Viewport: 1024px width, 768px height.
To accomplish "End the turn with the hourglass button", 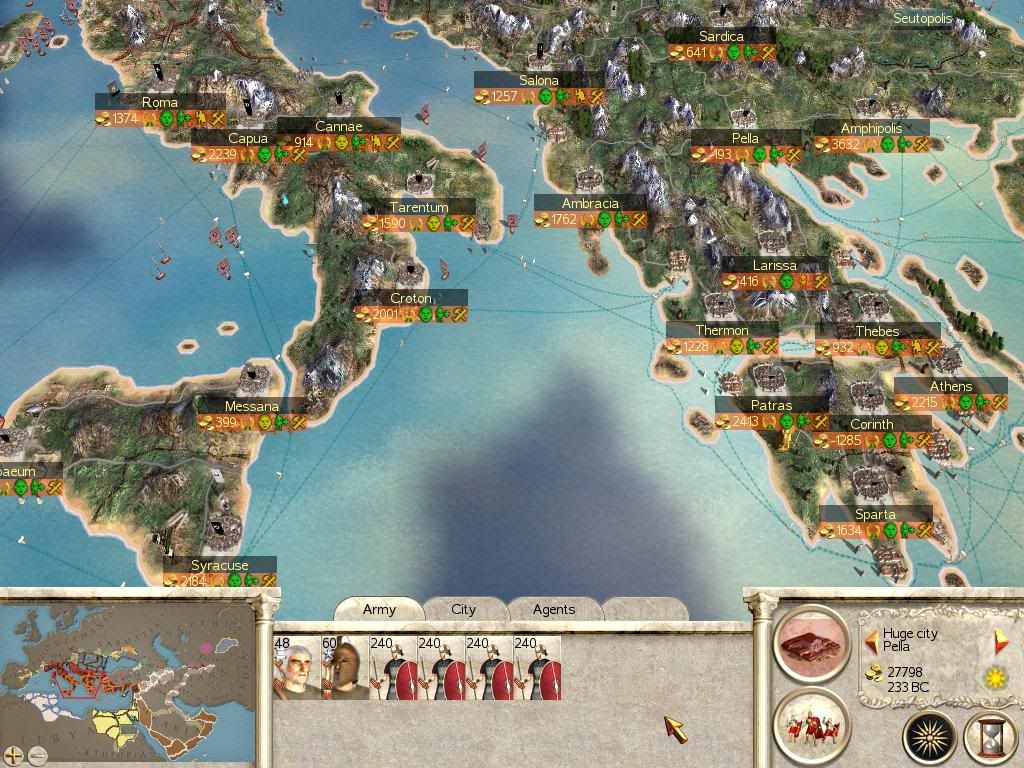I will (x=989, y=738).
